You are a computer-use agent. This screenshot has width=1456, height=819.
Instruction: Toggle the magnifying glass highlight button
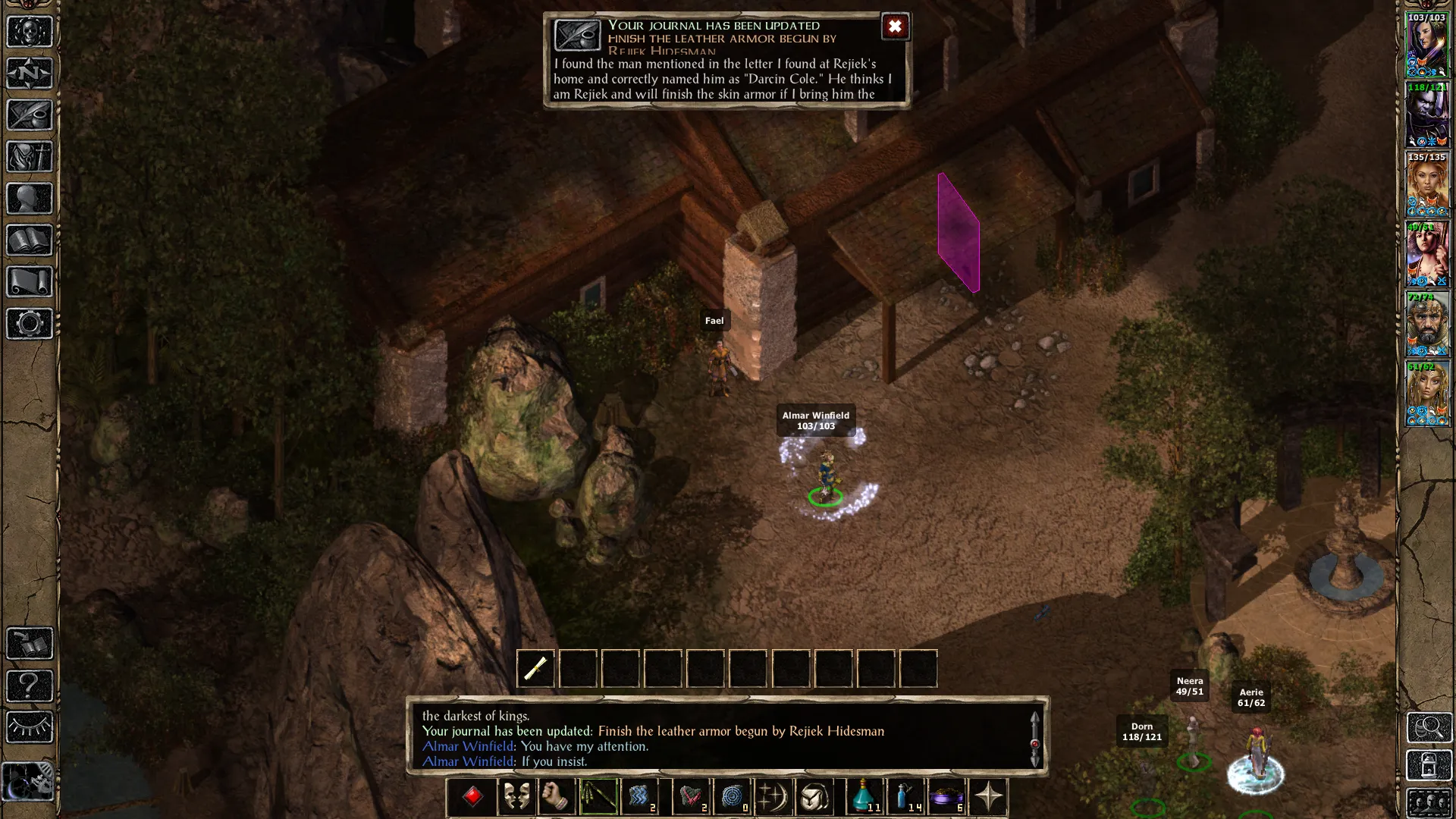tap(1429, 728)
